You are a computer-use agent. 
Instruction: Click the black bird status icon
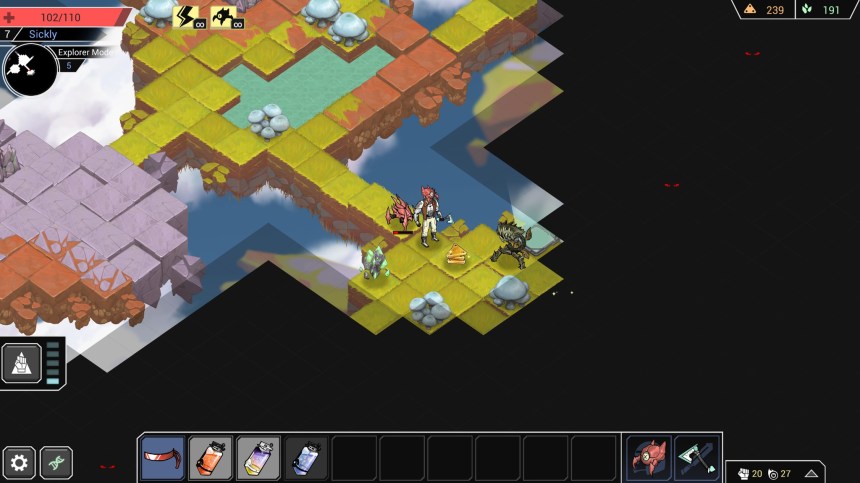click(x=225, y=16)
